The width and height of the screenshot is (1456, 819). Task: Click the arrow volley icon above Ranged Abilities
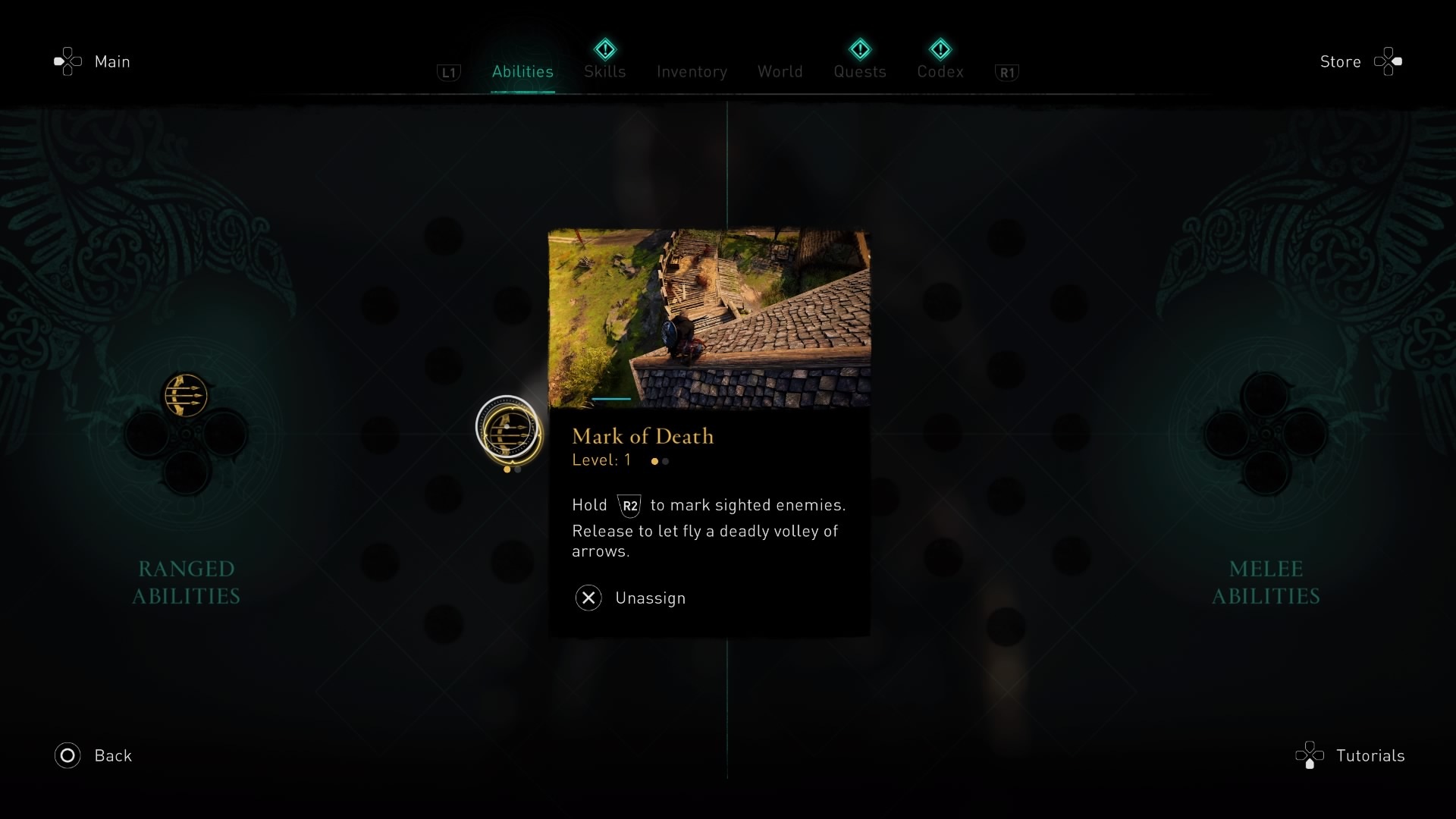[x=184, y=393]
